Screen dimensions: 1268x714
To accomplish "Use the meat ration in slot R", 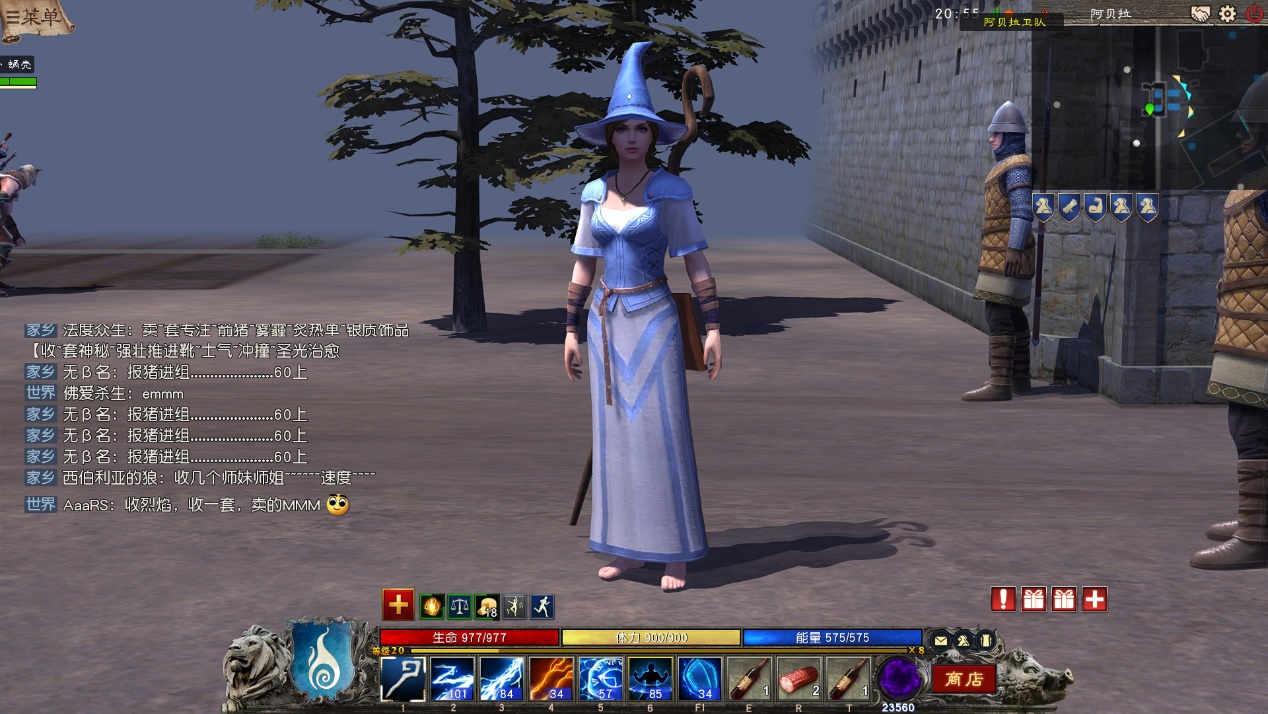I will [x=798, y=679].
